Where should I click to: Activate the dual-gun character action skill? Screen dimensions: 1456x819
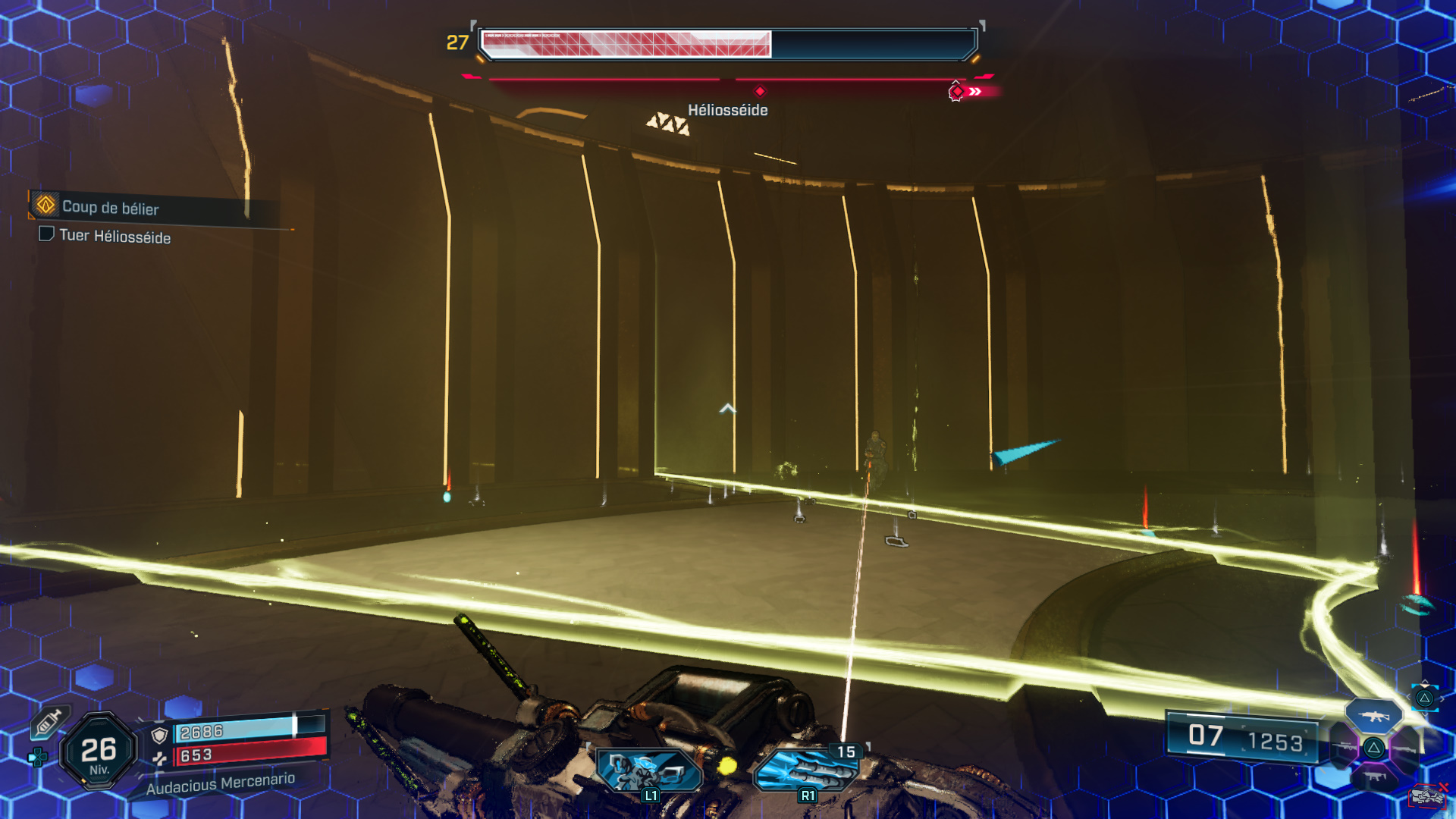pos(648,770)
